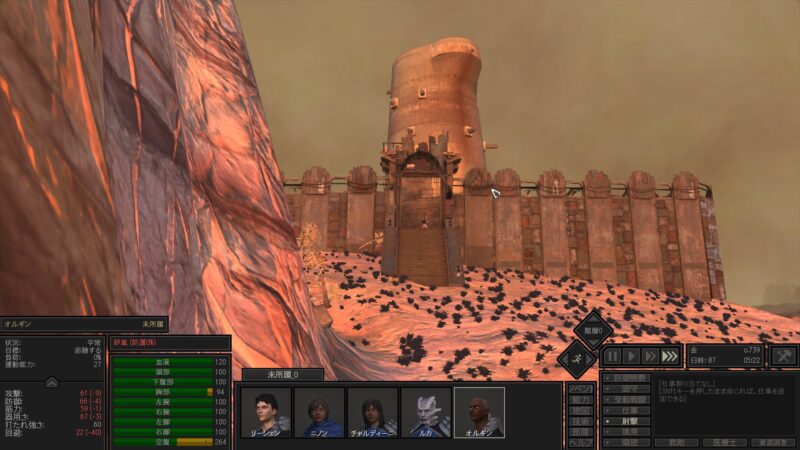The height and width of the screenshot is (450, 800).
Task: Toggle the running movement mode icon
Action: coord(578,356)
